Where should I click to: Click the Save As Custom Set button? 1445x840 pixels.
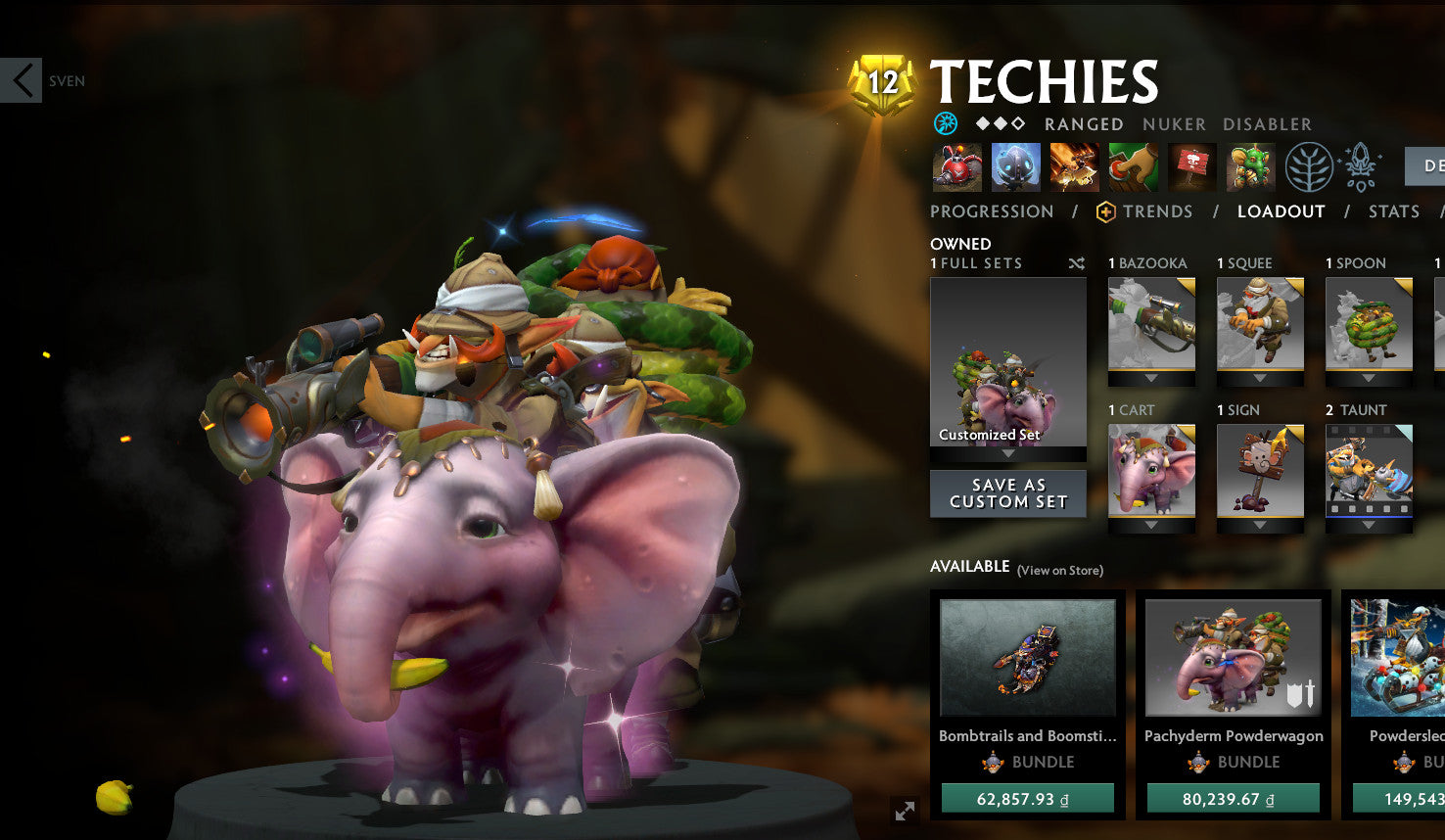click(x=1007, y=492)
